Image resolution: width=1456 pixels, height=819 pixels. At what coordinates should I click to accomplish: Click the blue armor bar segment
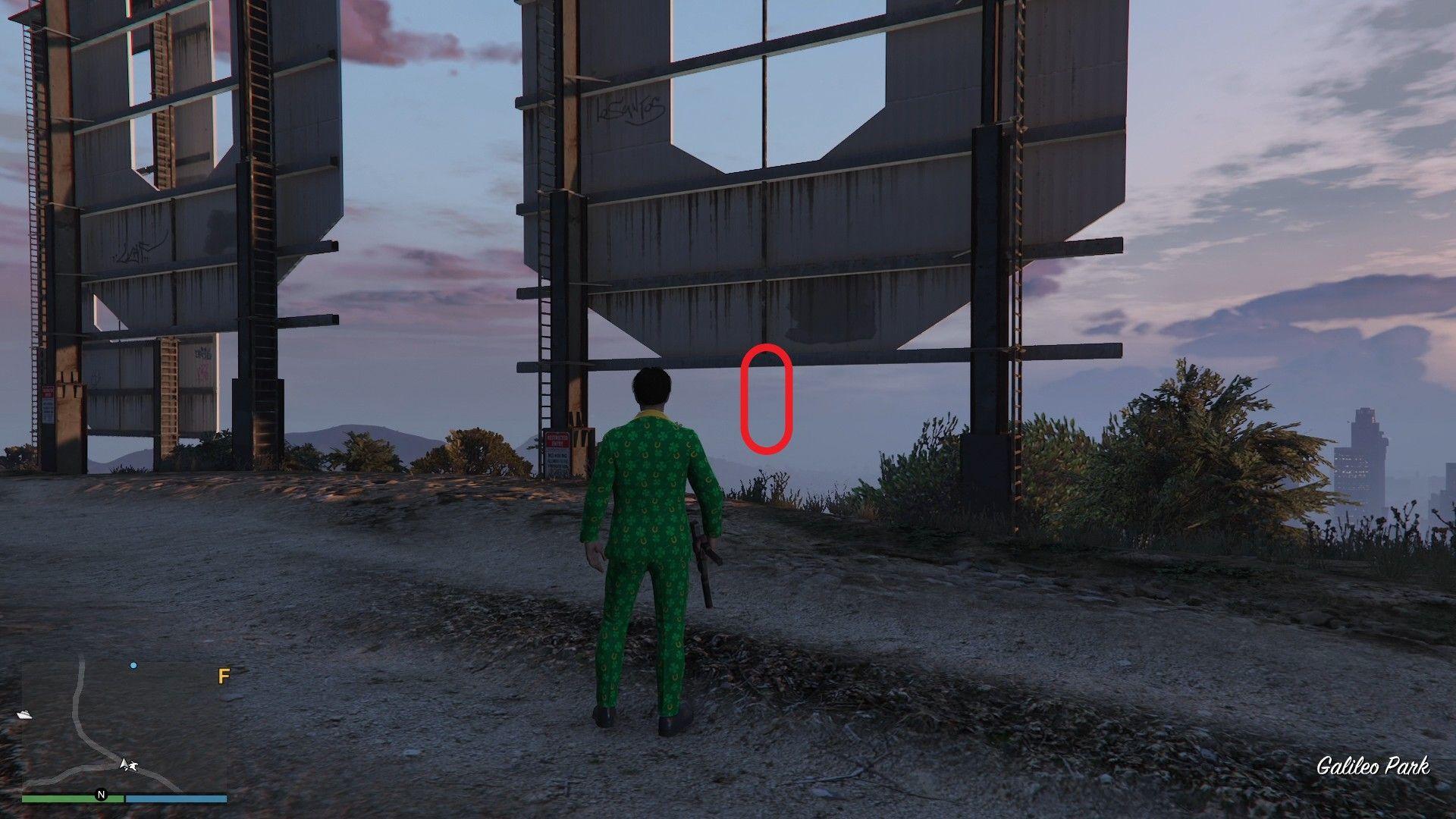click(x=176, y=799)
